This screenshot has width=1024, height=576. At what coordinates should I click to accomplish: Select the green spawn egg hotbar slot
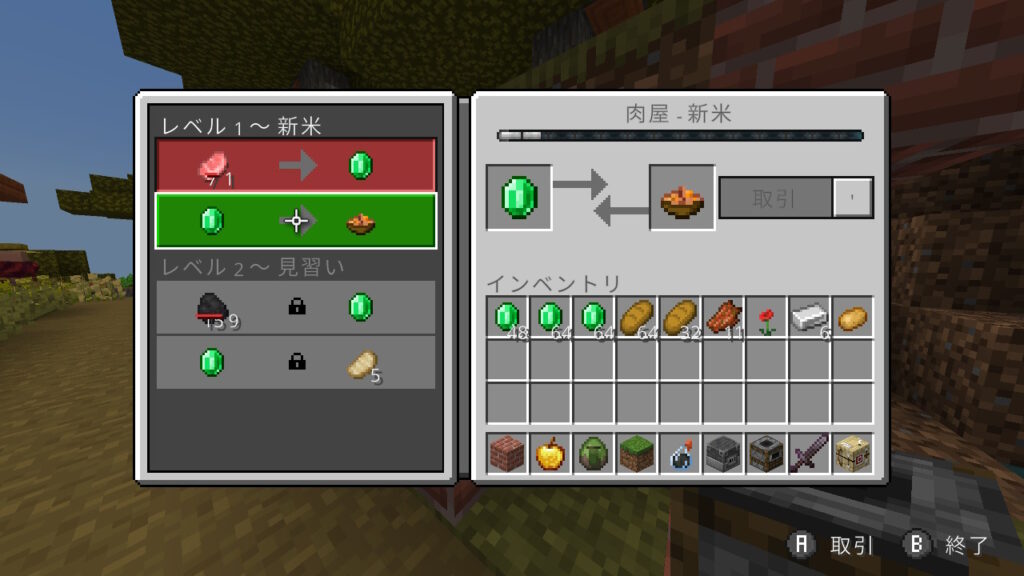594,454
